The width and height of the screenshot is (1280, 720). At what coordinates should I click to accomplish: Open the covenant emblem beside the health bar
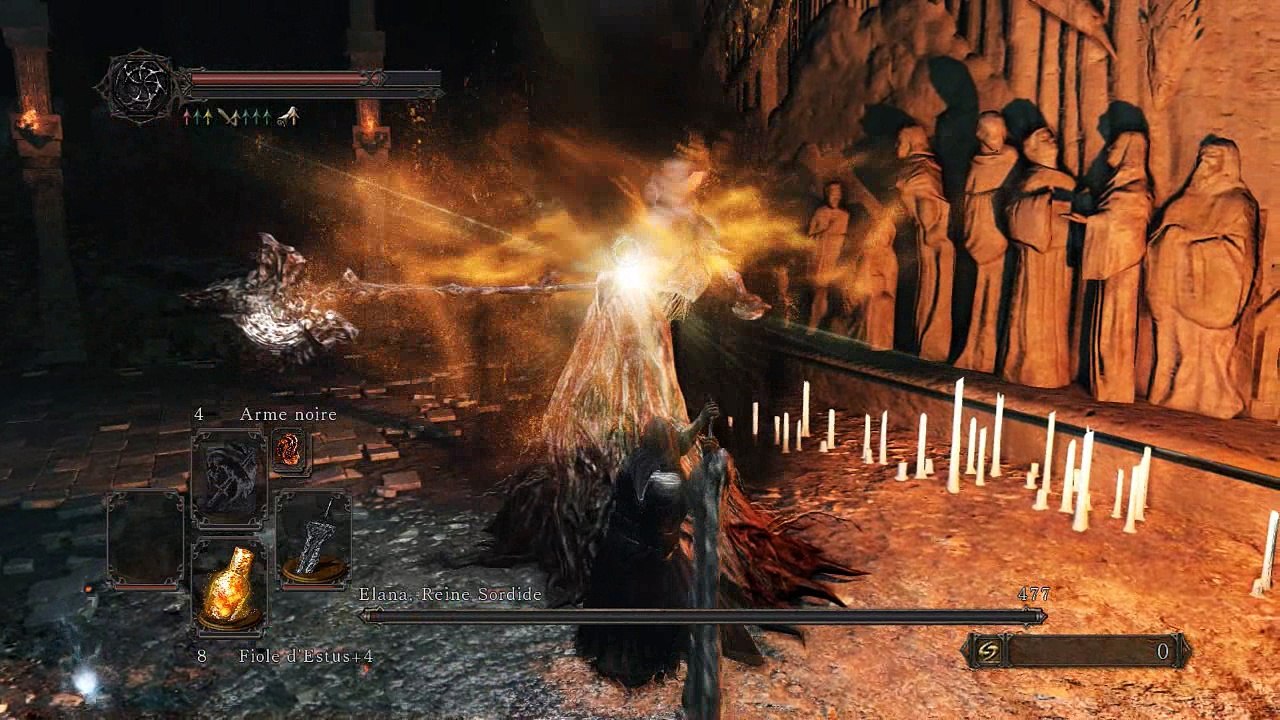click(x=139, y=87)
